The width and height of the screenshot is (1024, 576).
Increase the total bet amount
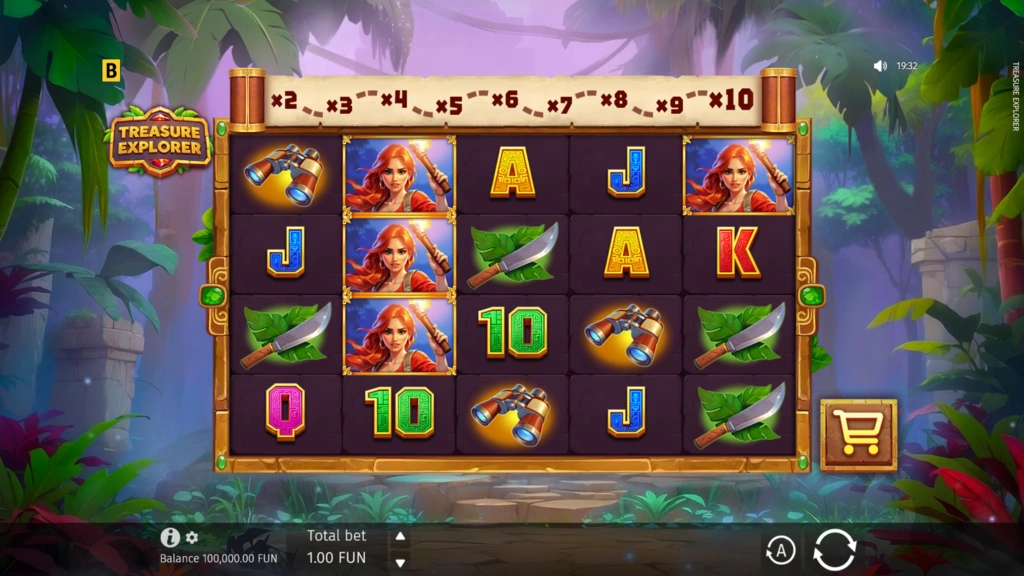tap(400, 537)
